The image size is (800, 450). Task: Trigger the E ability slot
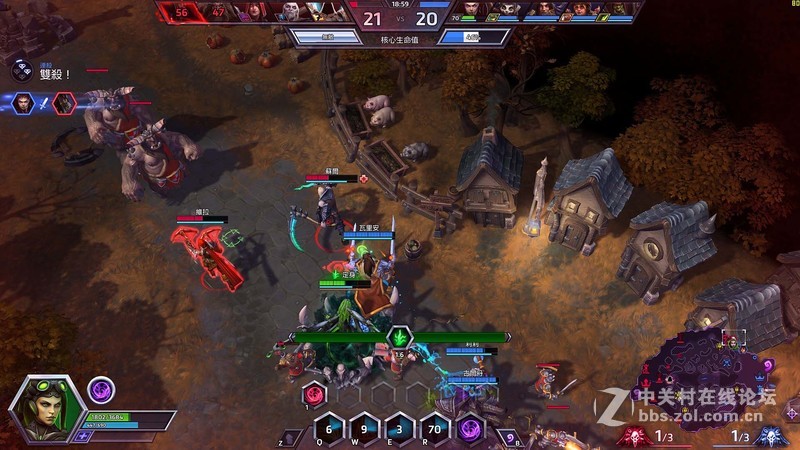coord(399,429)
